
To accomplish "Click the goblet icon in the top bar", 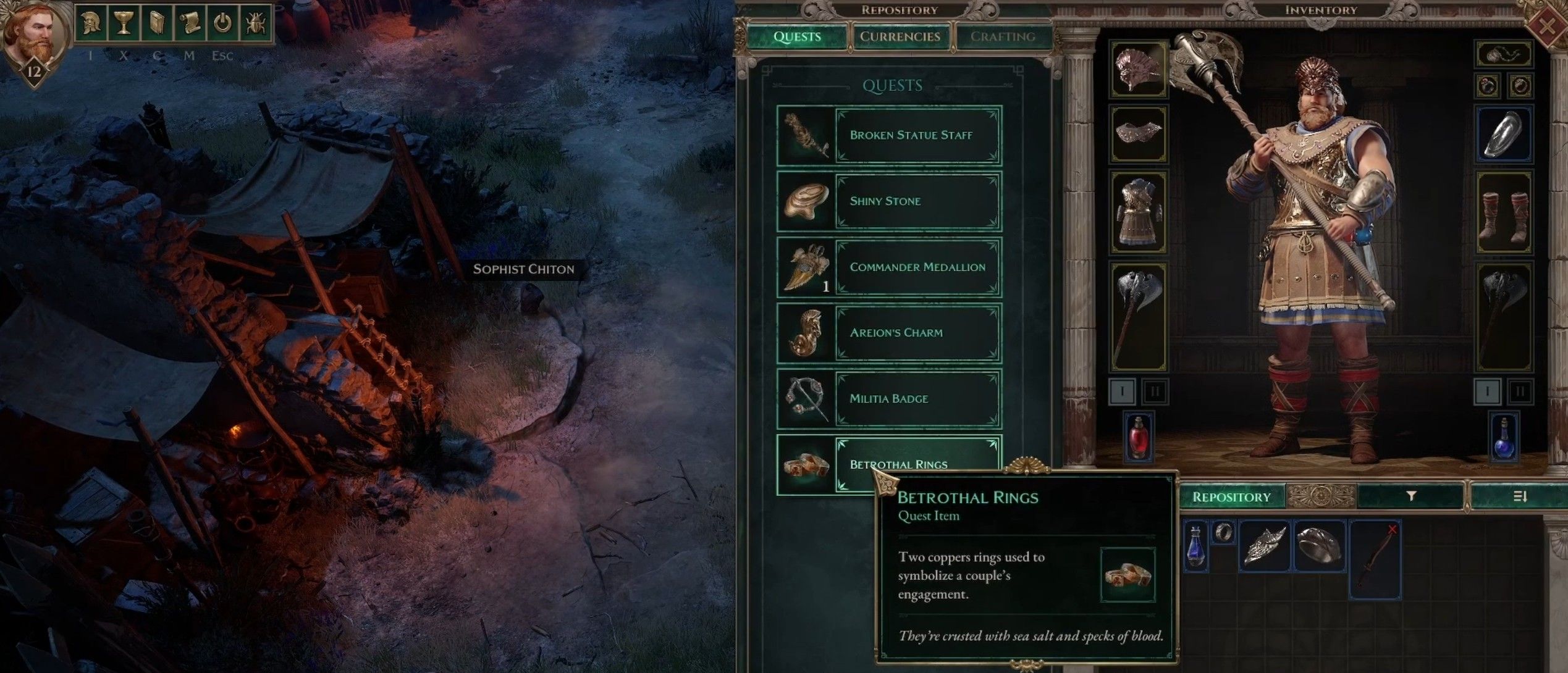I will [x=124, y=24].
